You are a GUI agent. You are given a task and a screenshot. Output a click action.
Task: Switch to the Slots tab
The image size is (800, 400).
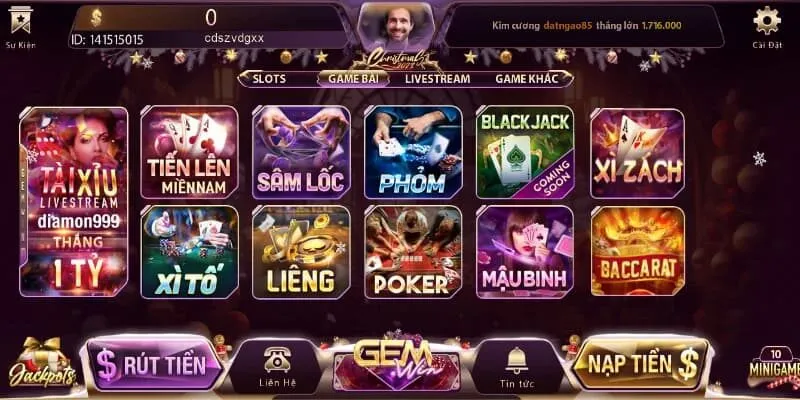tap(269, 78)
